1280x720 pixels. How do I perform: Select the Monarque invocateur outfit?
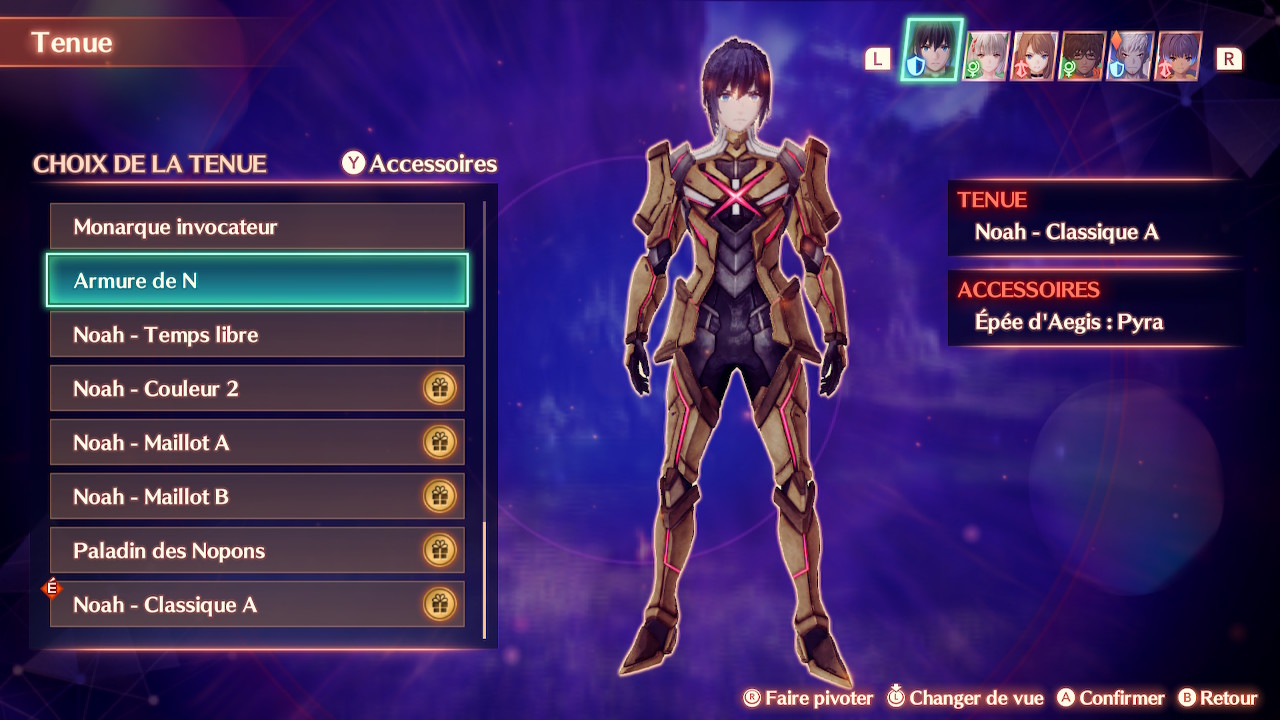[257, 227]
